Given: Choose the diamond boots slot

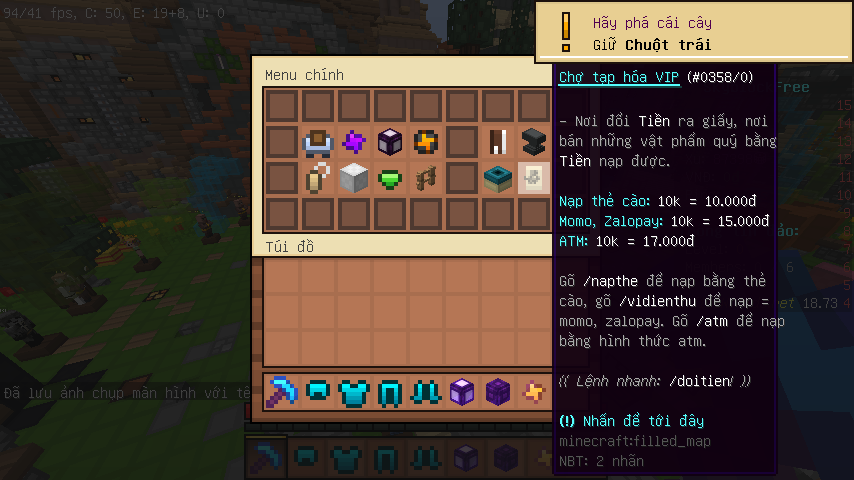Looking at the screenshot, I should (426, 391).
